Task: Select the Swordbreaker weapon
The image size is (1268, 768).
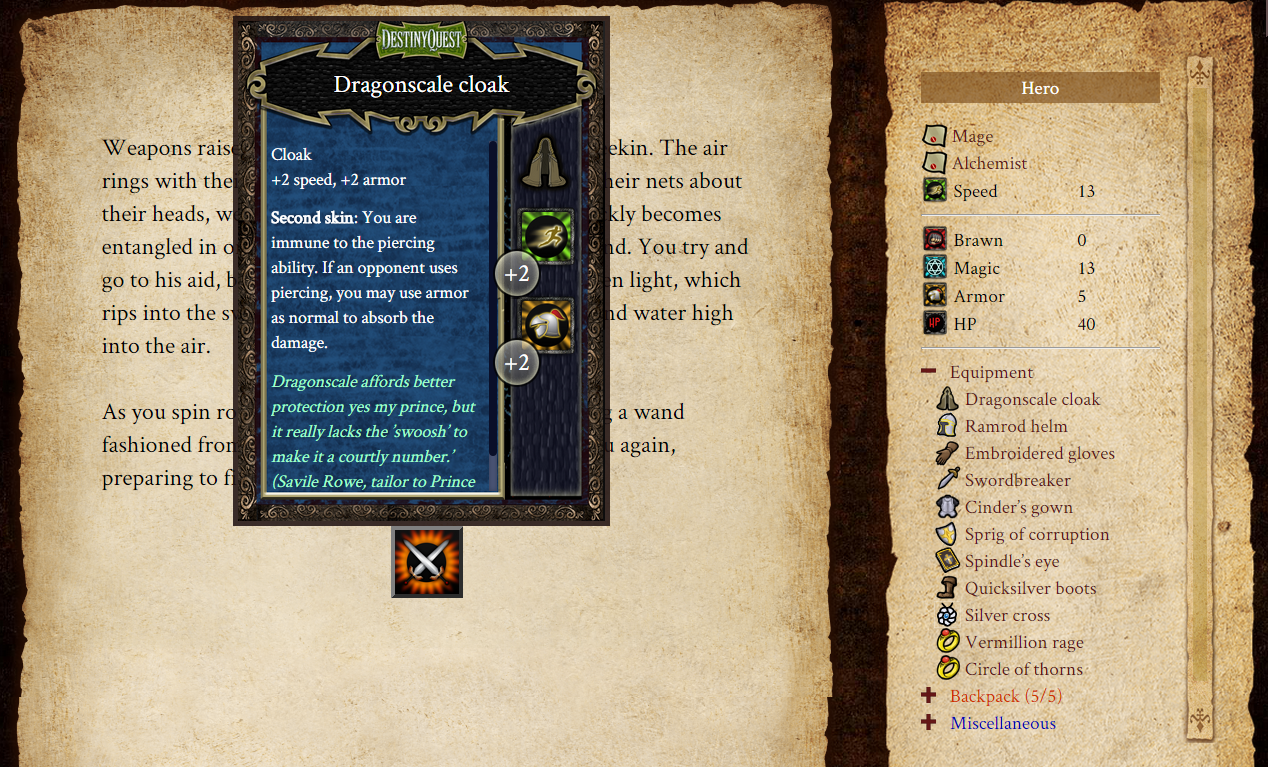Action: (1017, 480)
